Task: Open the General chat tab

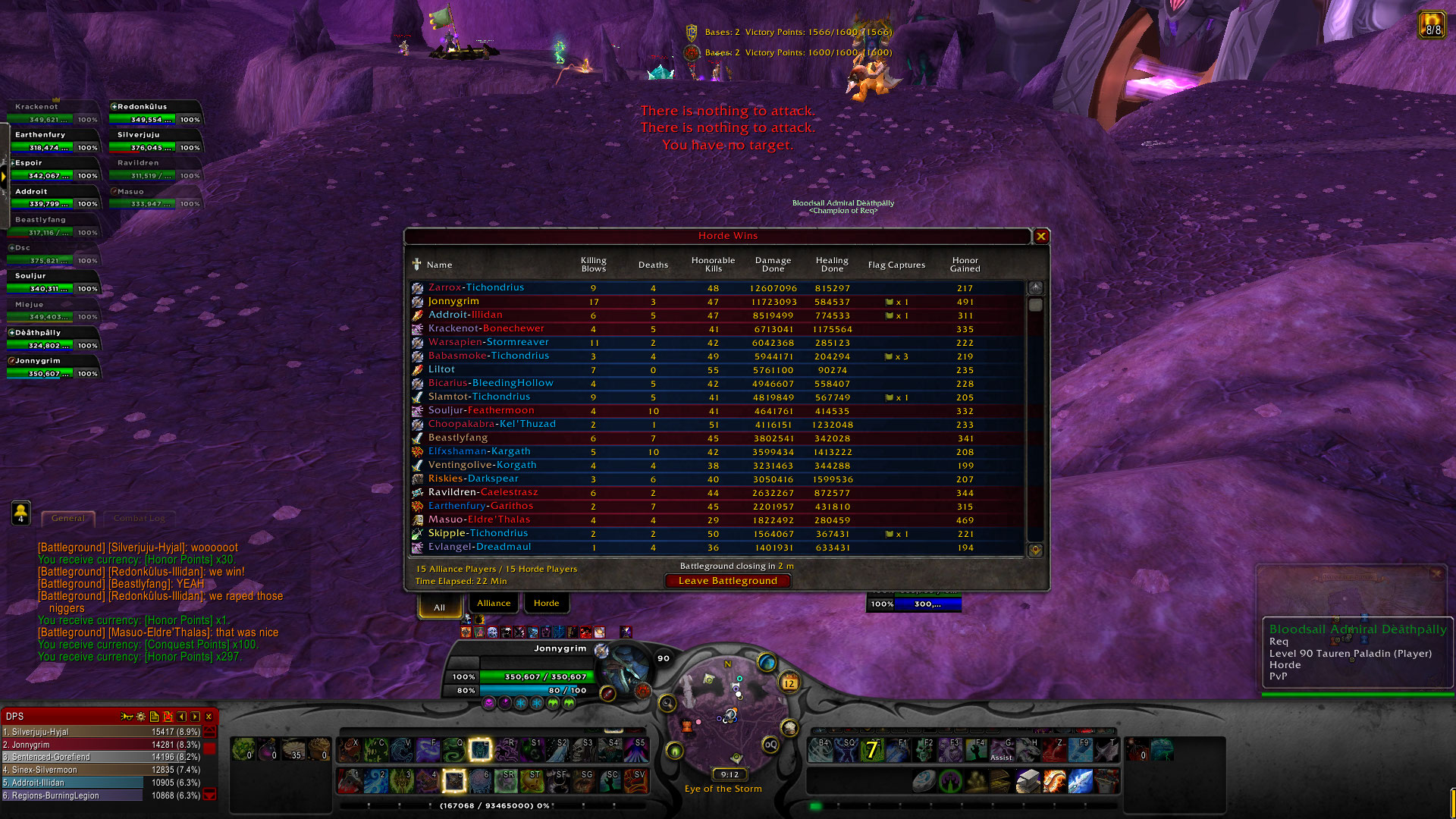Action: pos(67,518)
